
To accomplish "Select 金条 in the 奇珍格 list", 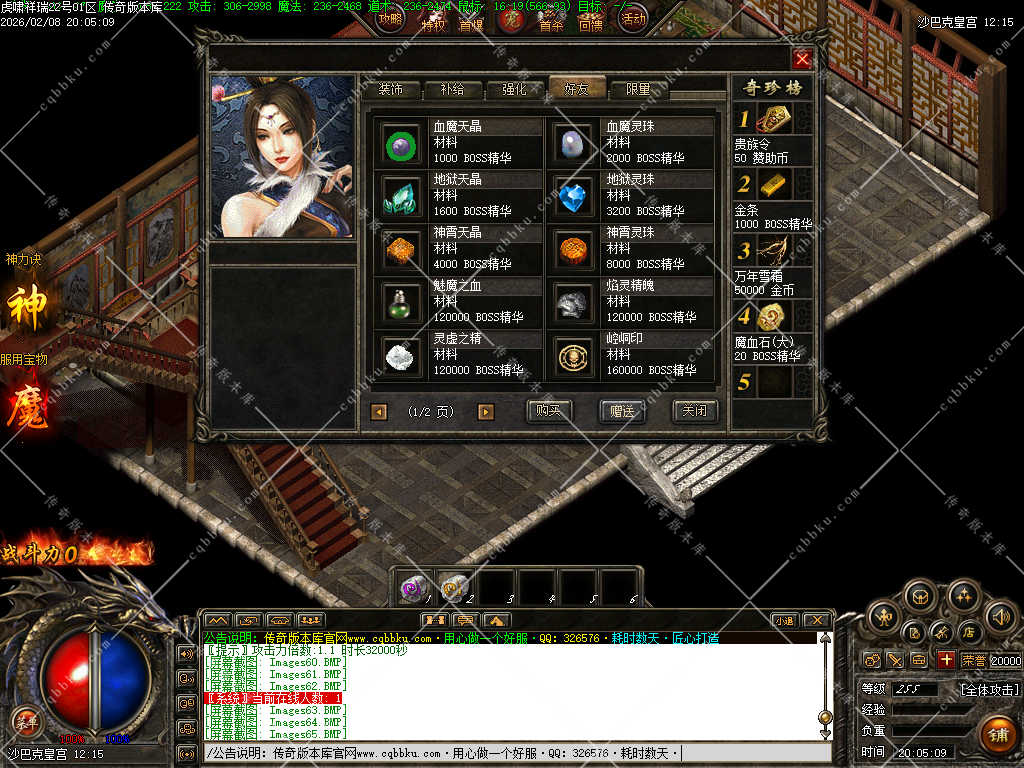I will point(772,184).
